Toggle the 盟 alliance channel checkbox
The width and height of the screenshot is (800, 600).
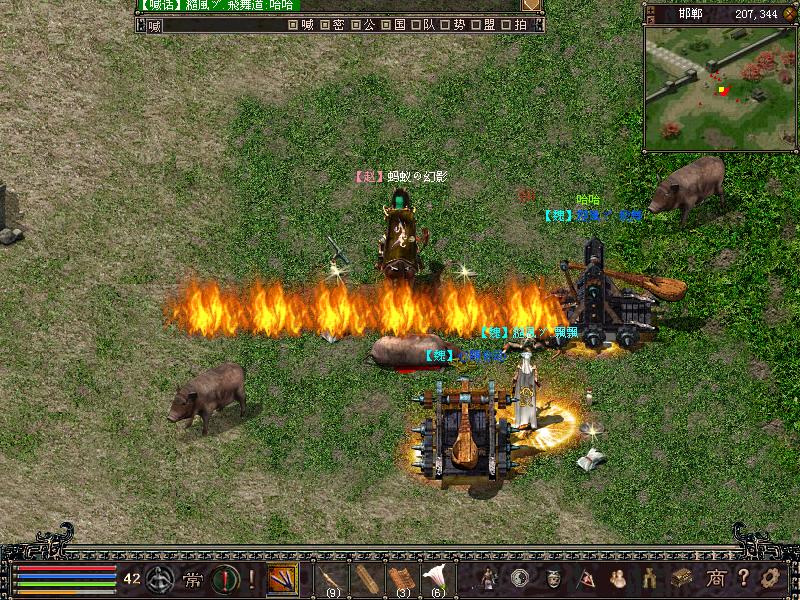[474, 25]
